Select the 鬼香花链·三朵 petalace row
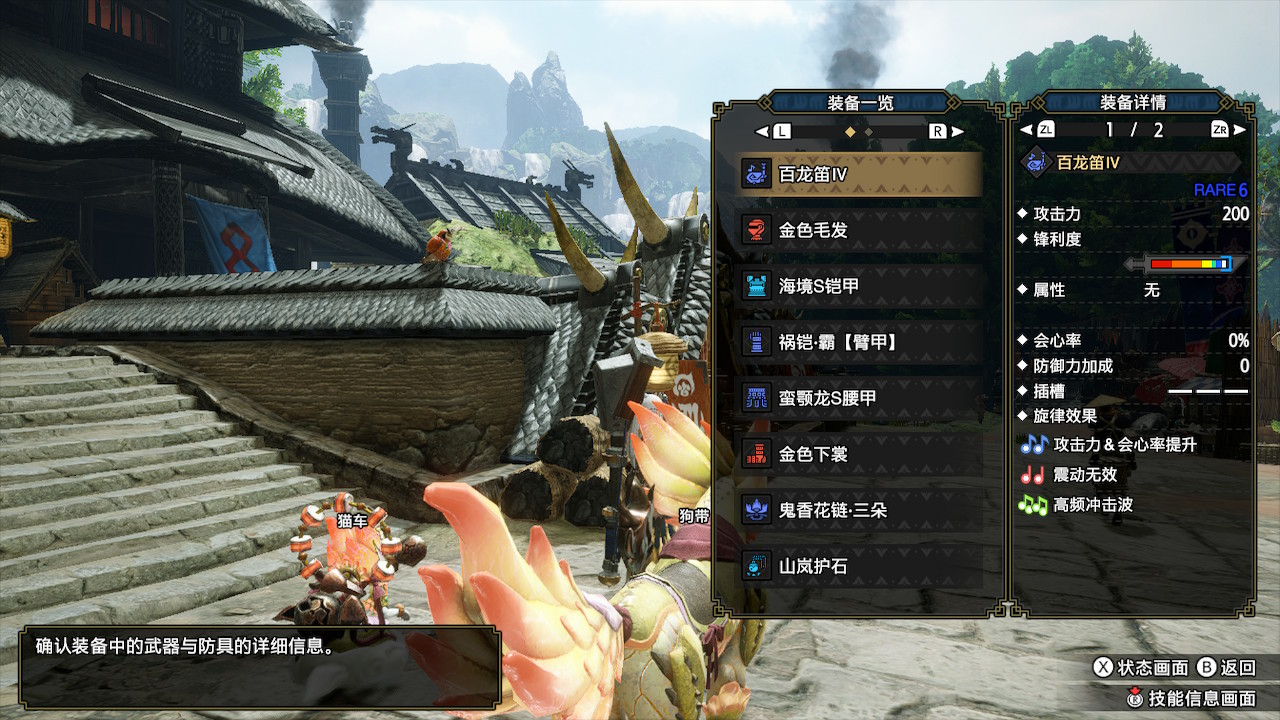 click(x=860, y=510)
